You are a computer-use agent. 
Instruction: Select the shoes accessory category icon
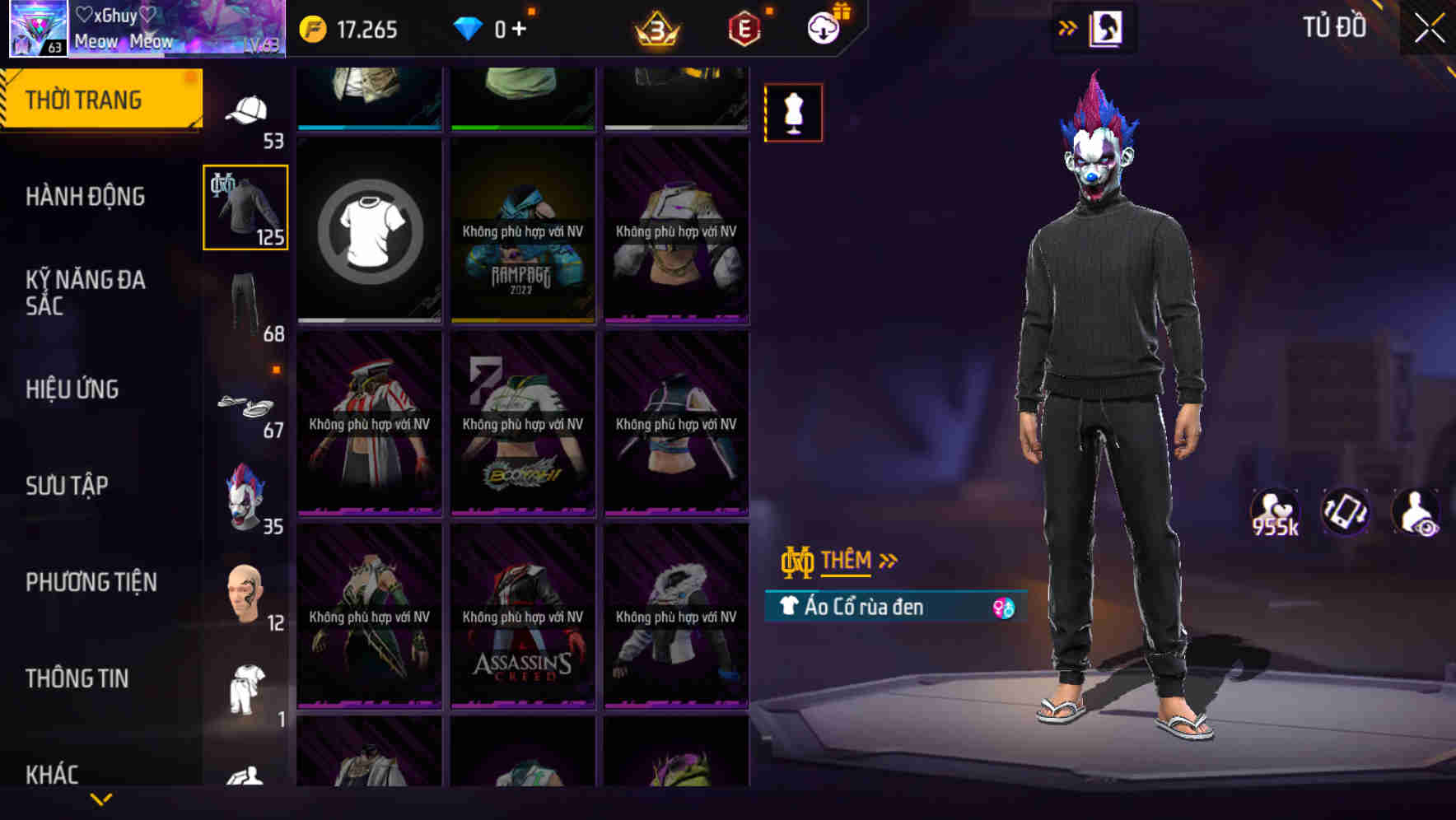click(245, 406)
